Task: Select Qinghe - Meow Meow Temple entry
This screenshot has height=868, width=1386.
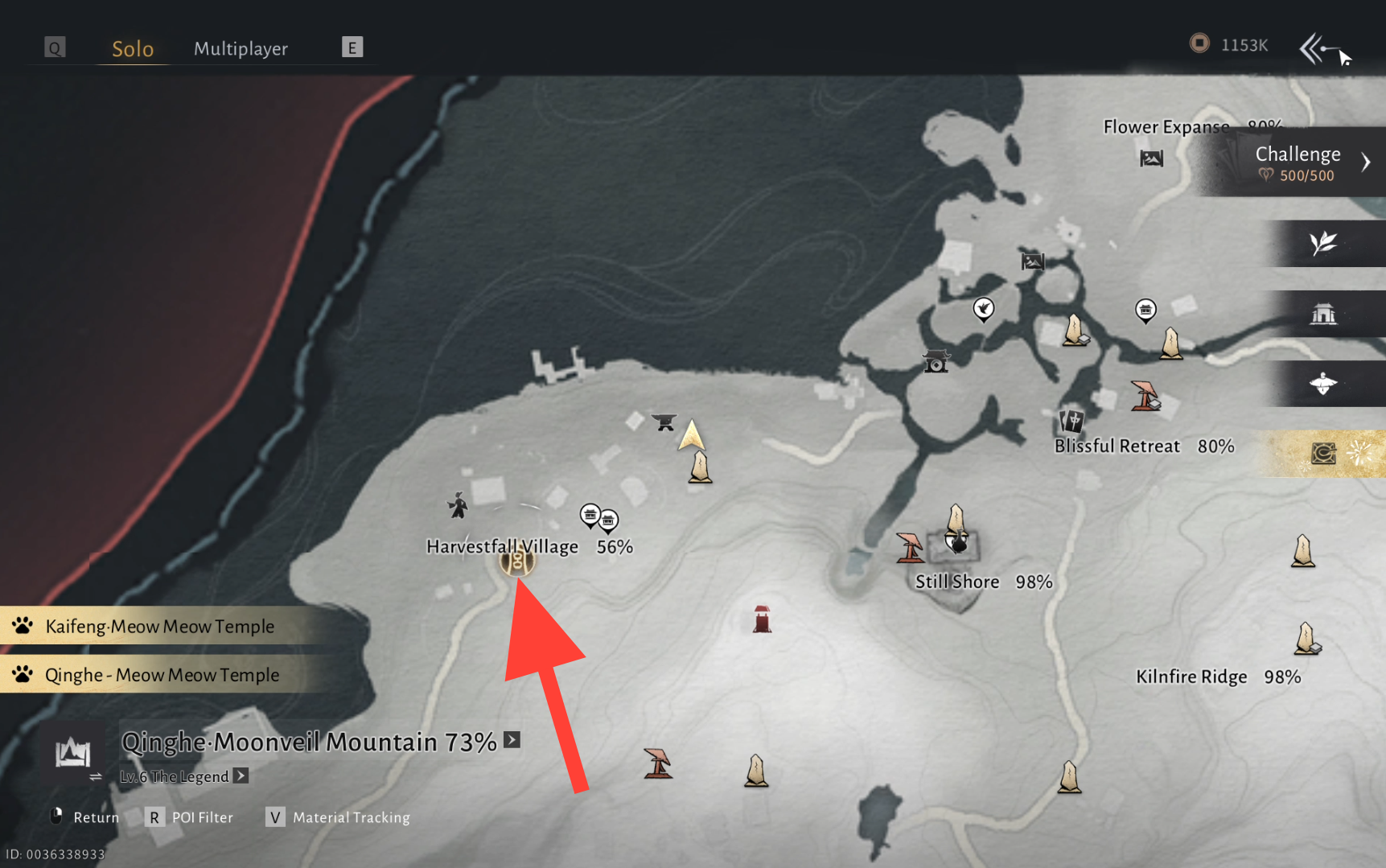Action: tap(162, 675)
